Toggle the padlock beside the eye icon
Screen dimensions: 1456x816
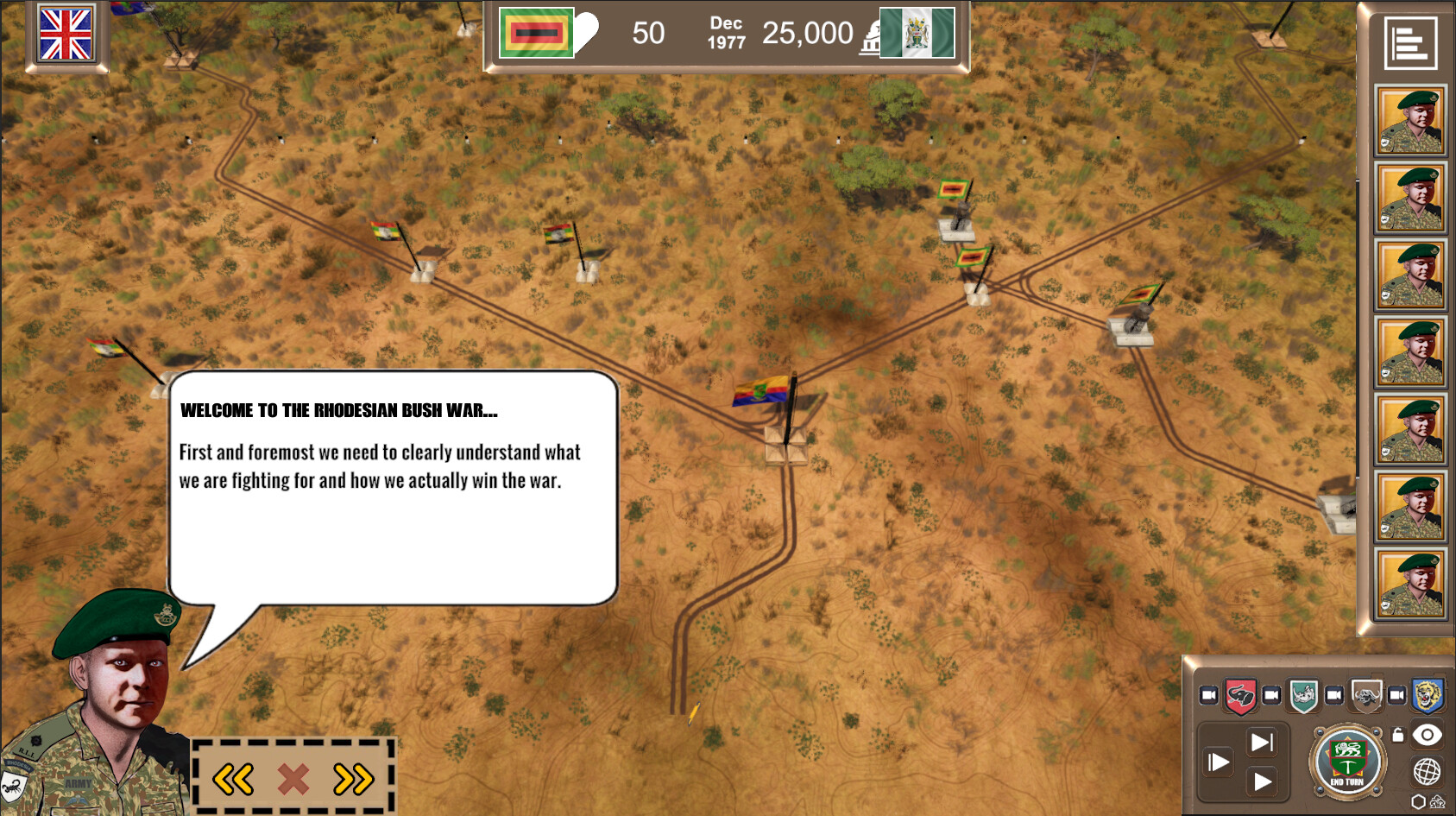tap(1398, 735)
